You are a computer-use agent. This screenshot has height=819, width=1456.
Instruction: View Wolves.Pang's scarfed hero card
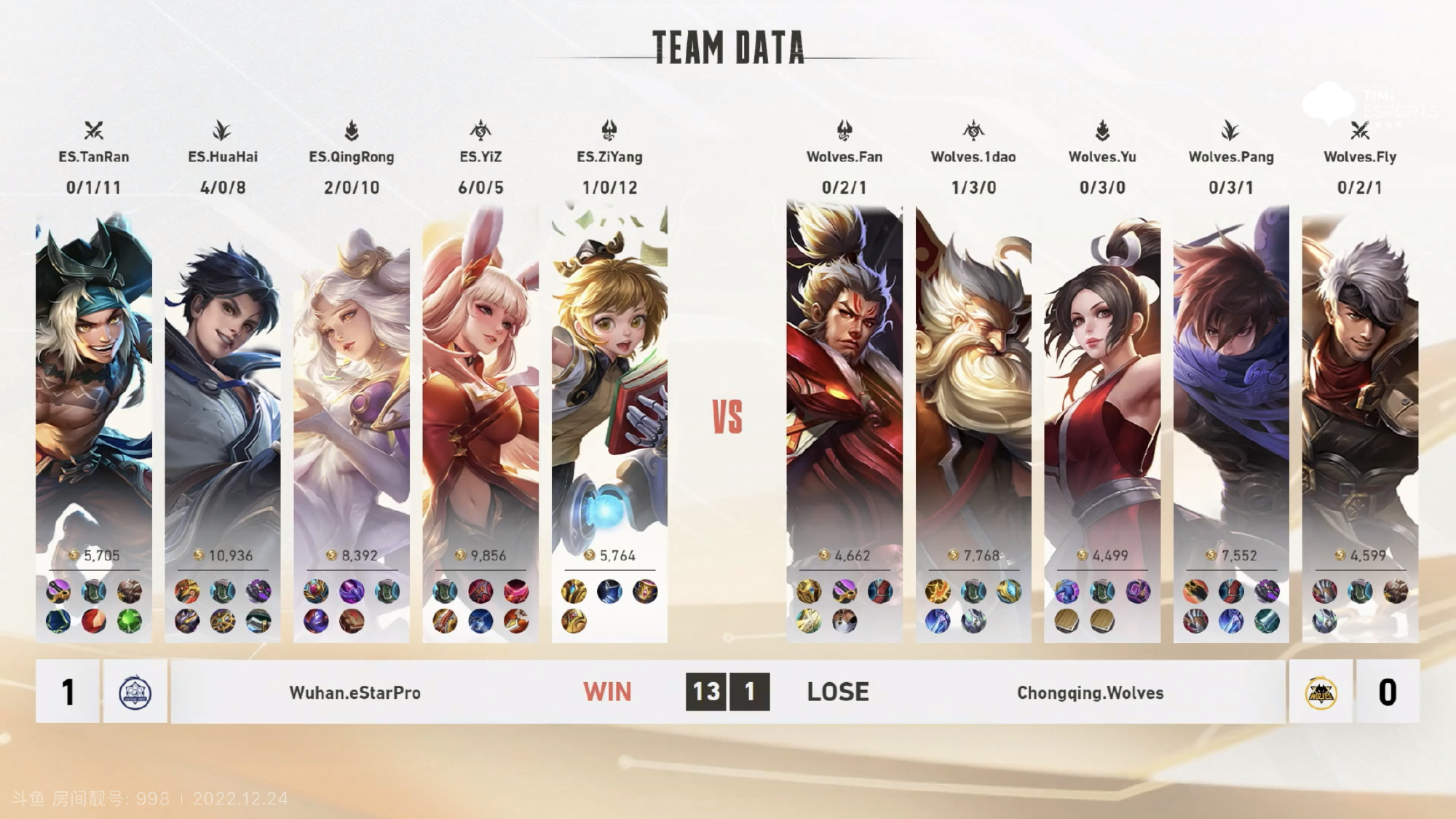pos(1231,379)
